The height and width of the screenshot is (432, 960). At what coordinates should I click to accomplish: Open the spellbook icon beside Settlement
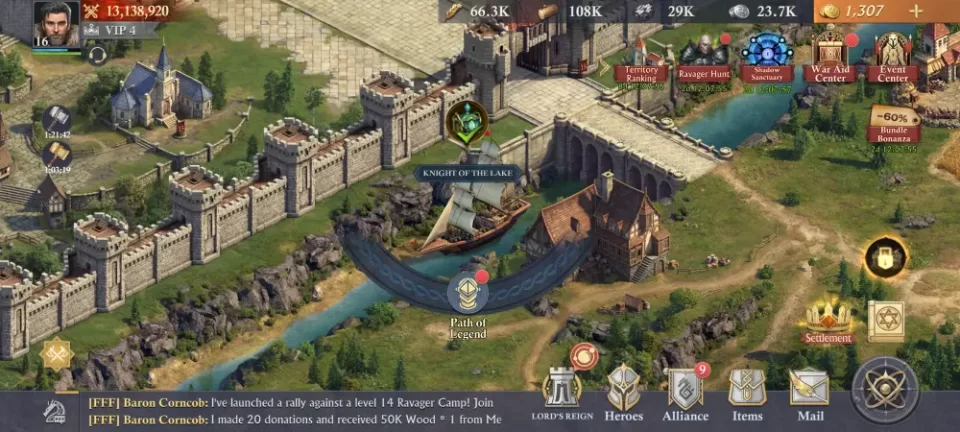(885, 320)
